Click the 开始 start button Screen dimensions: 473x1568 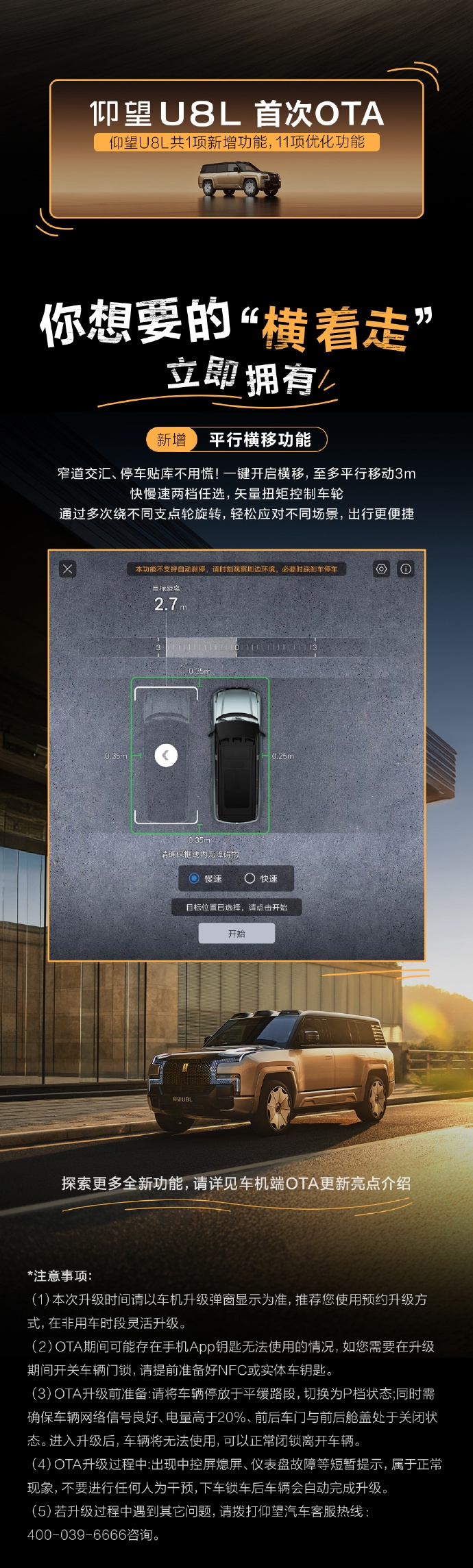236,933
